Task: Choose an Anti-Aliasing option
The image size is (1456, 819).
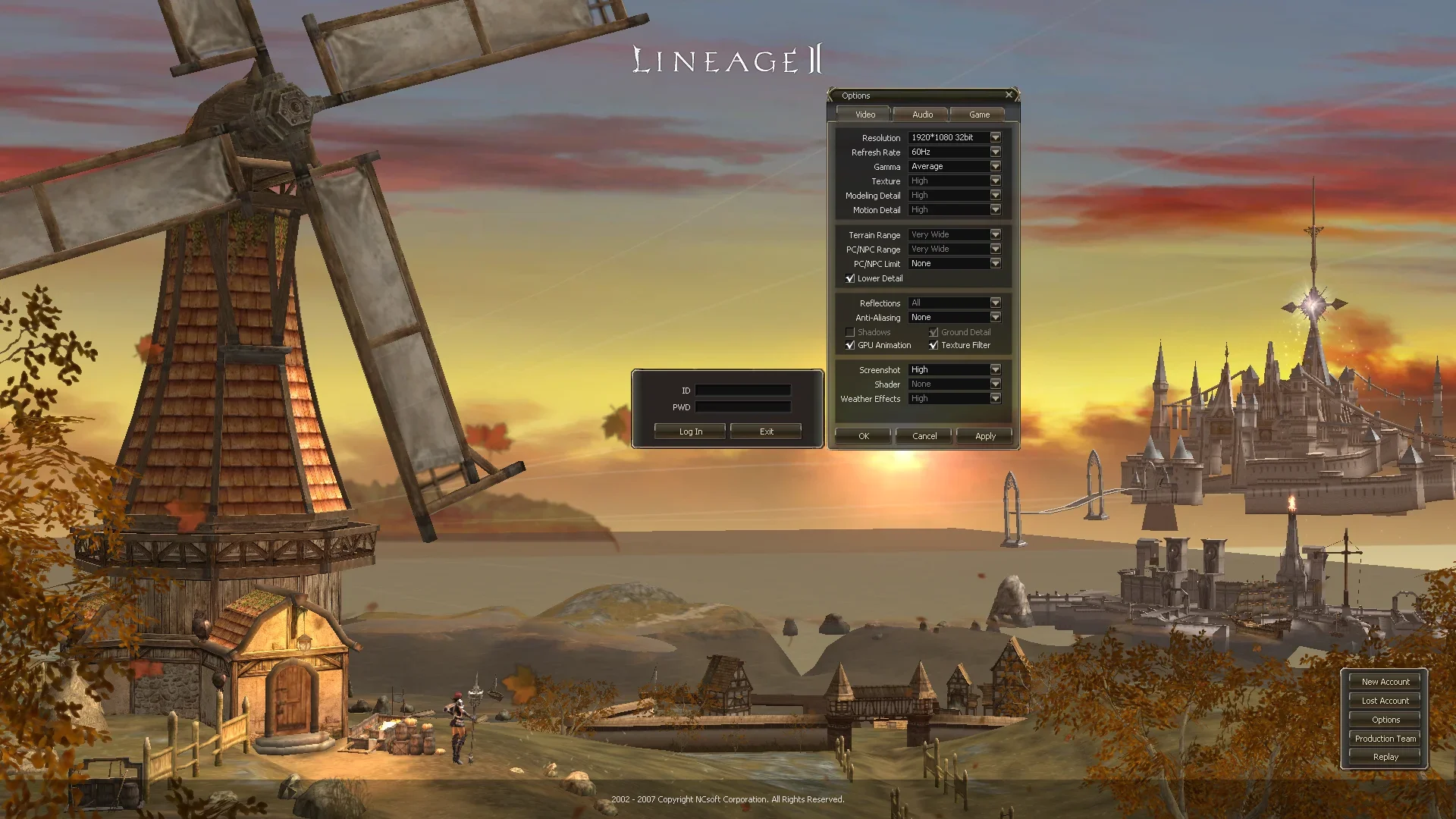Action: click(995, 317)
